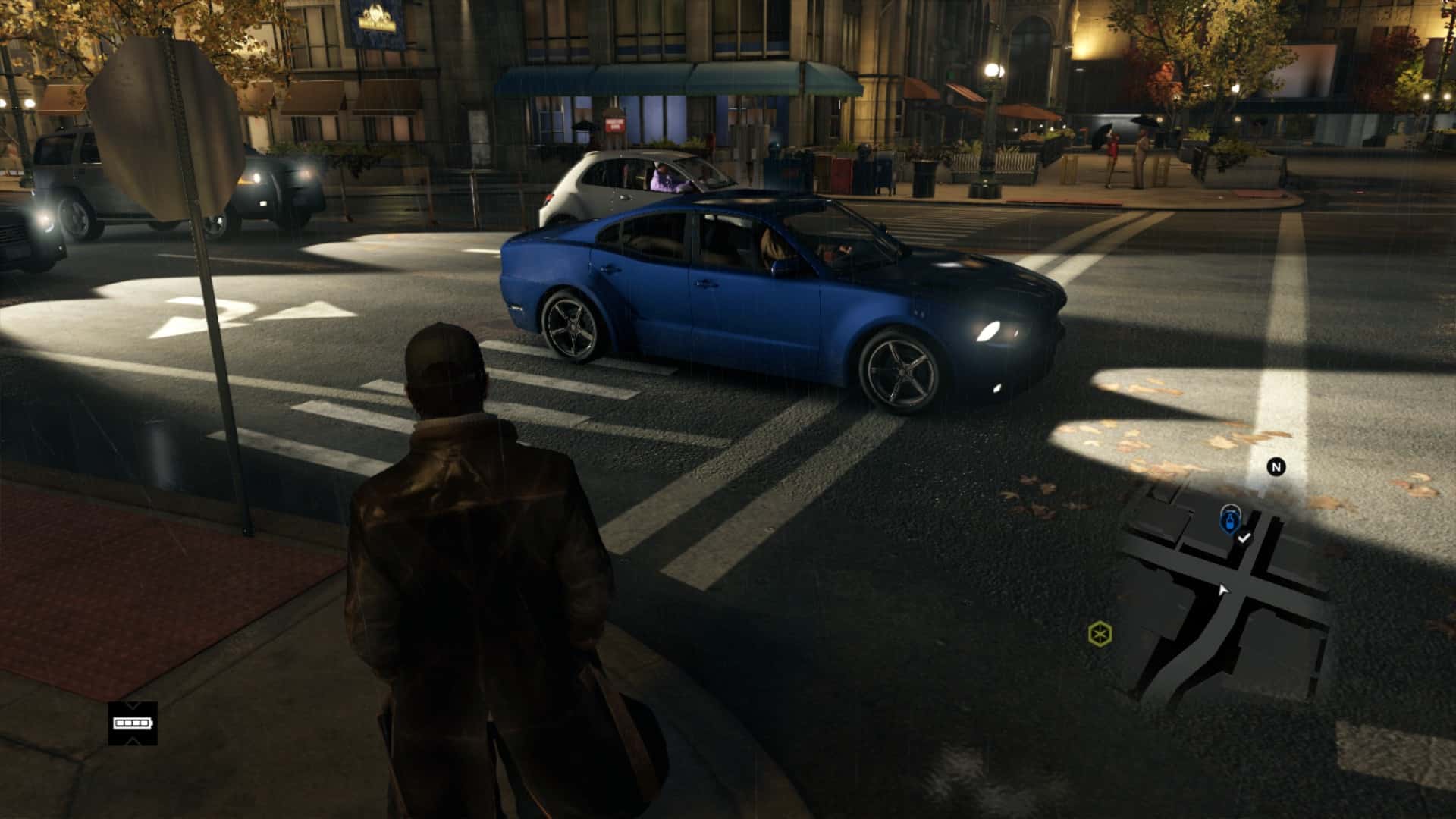The image size is (1456, 819).
Task: Click the white player arrow on the minimap
Action: (x=1223, y=590)
